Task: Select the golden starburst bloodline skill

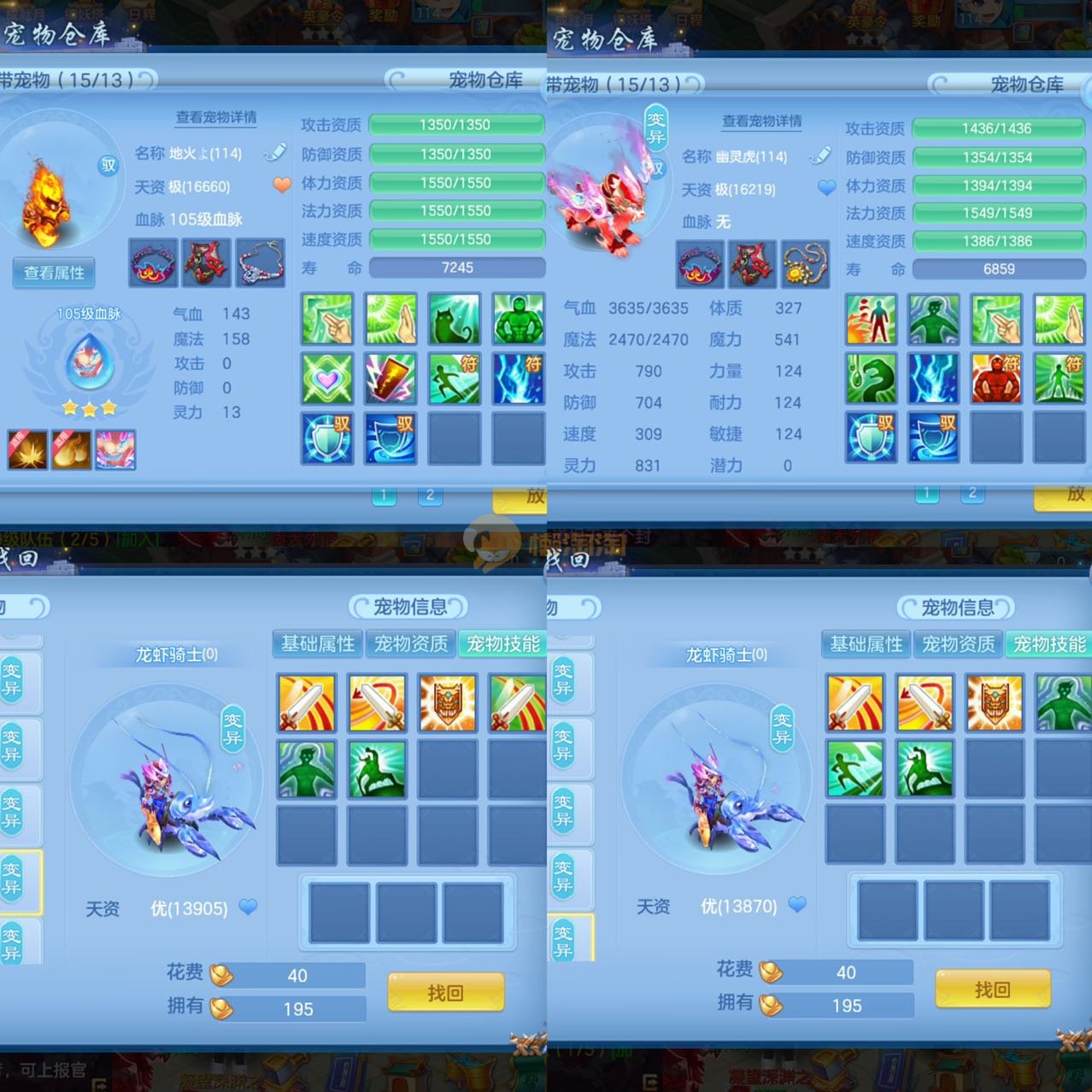Action: pos(27,449)
